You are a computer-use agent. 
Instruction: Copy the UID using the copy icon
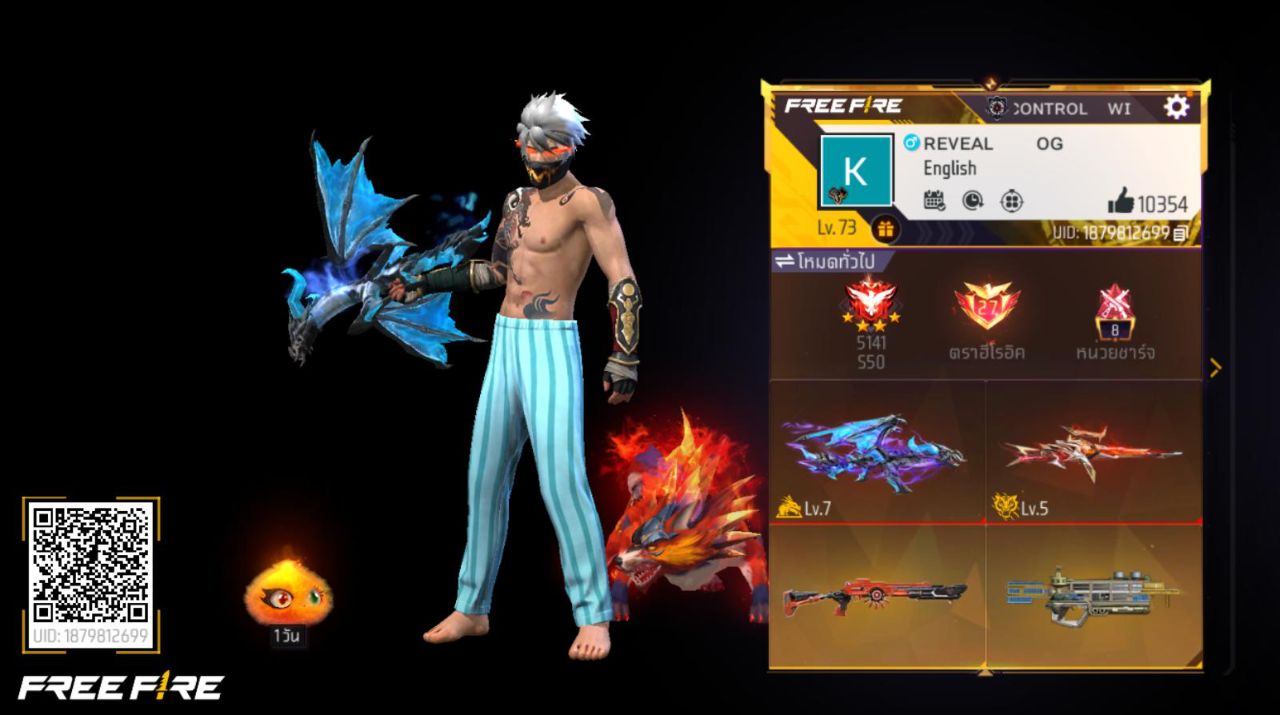click(x=1182, y=233)
